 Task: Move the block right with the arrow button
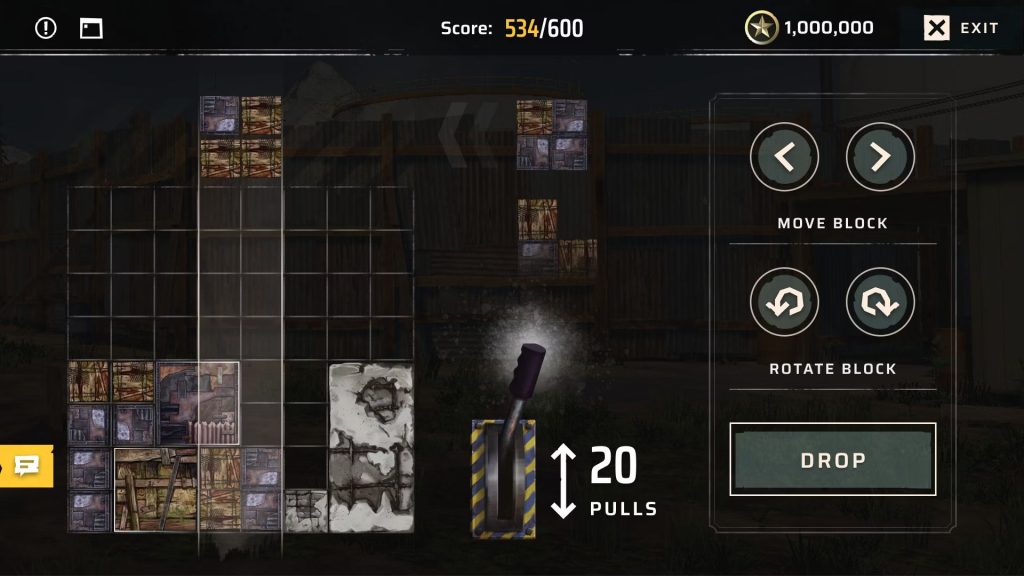pos(880,157)
